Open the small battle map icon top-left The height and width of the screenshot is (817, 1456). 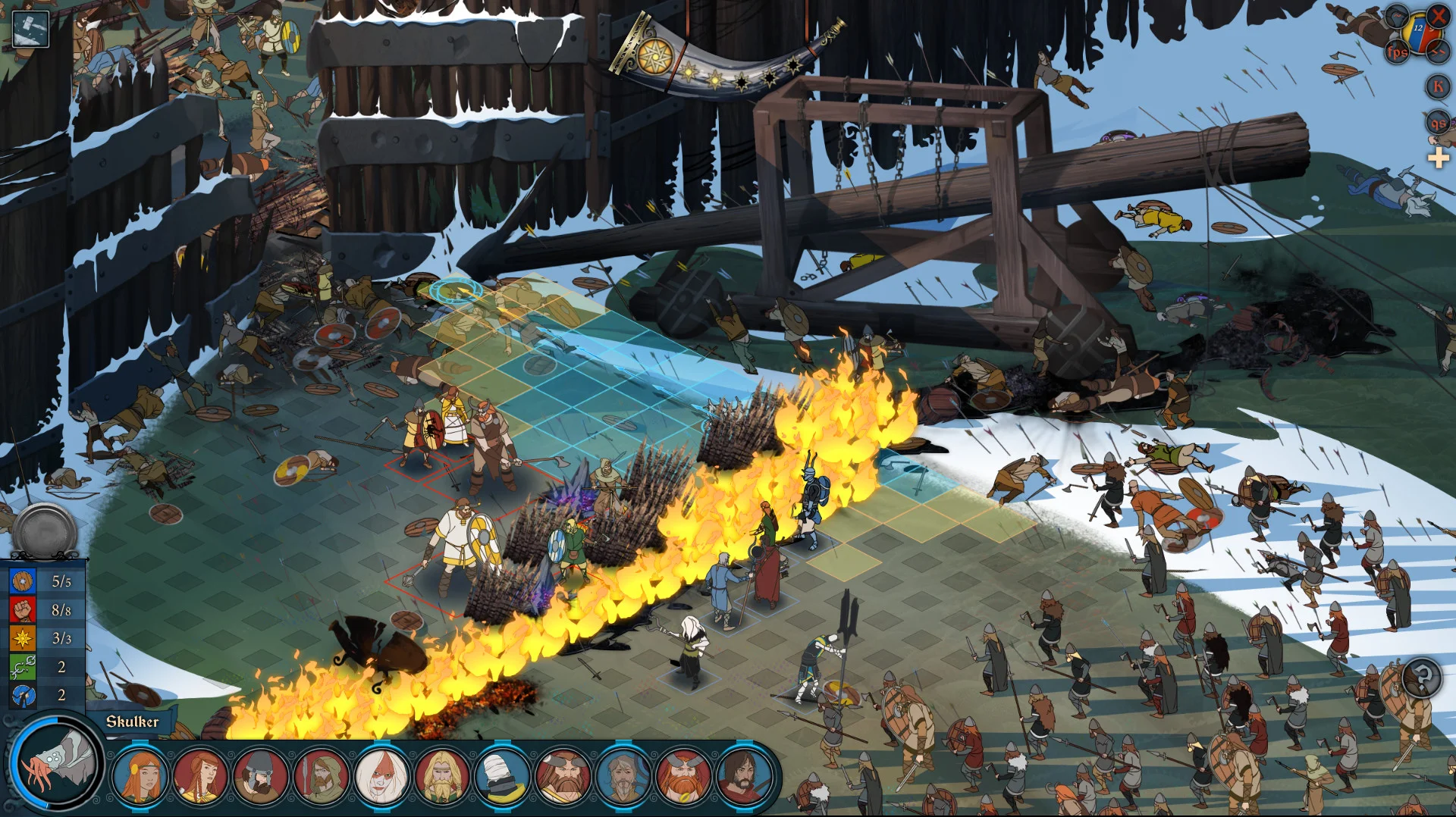(30, 29)
